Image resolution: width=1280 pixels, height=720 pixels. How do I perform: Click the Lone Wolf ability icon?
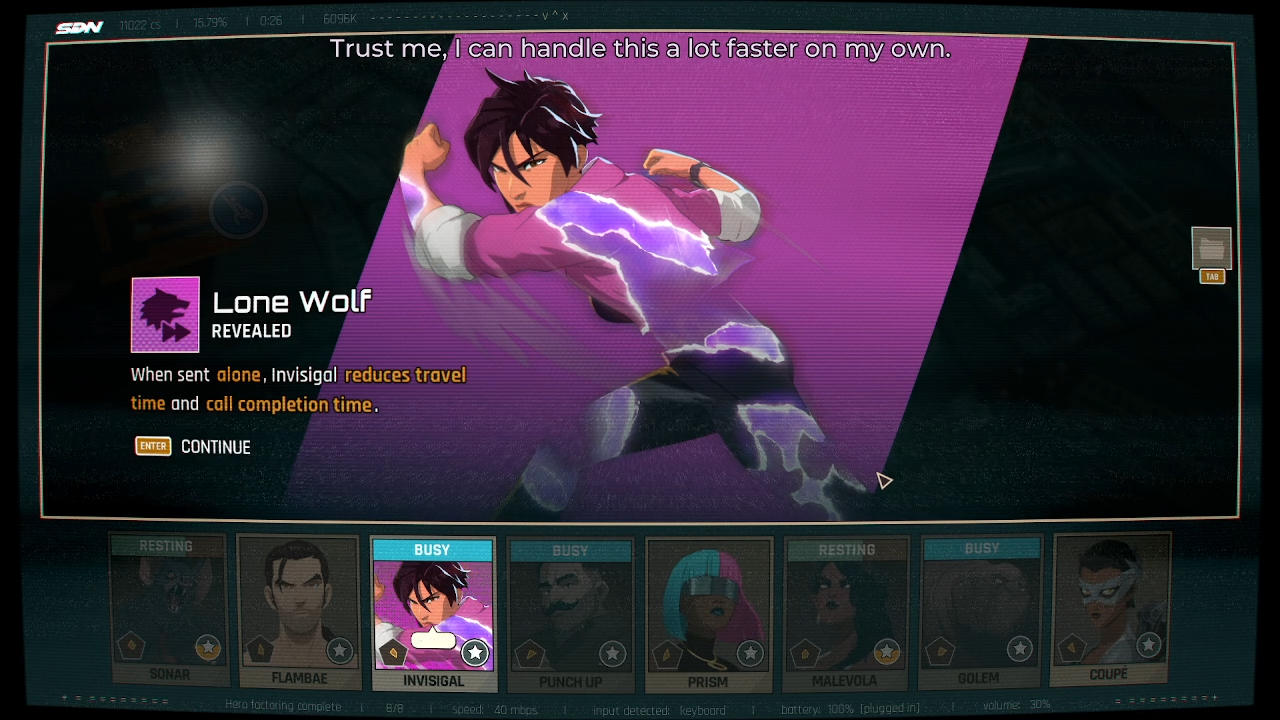pyautogui.click(x=165, y=315)
